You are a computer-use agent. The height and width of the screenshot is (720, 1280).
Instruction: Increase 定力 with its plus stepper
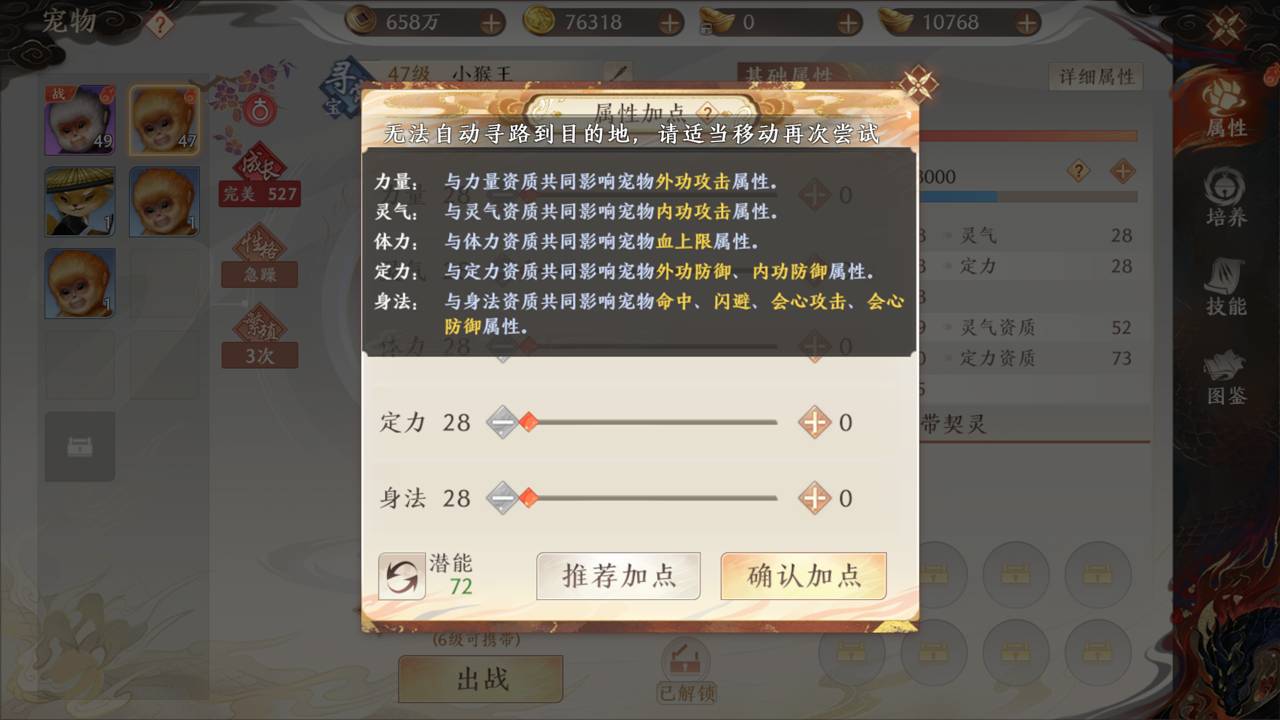814,422
